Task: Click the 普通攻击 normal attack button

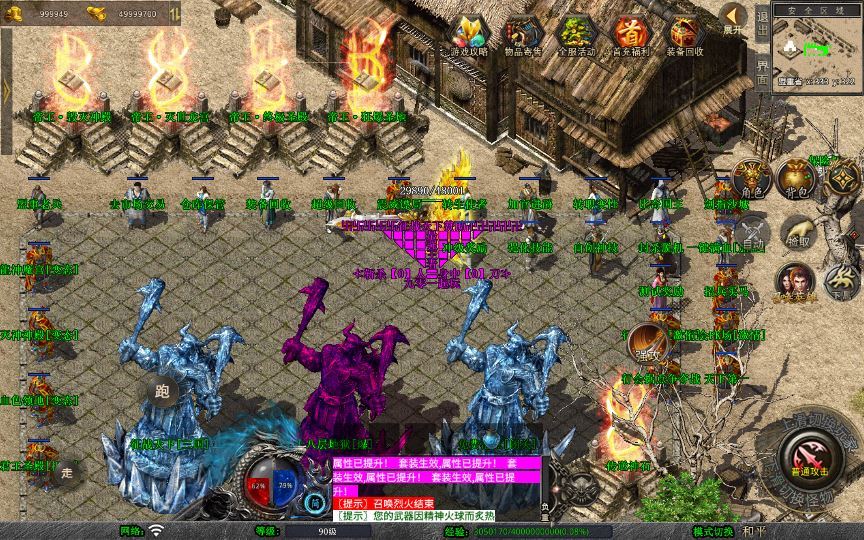Action: tap(806, 461)
